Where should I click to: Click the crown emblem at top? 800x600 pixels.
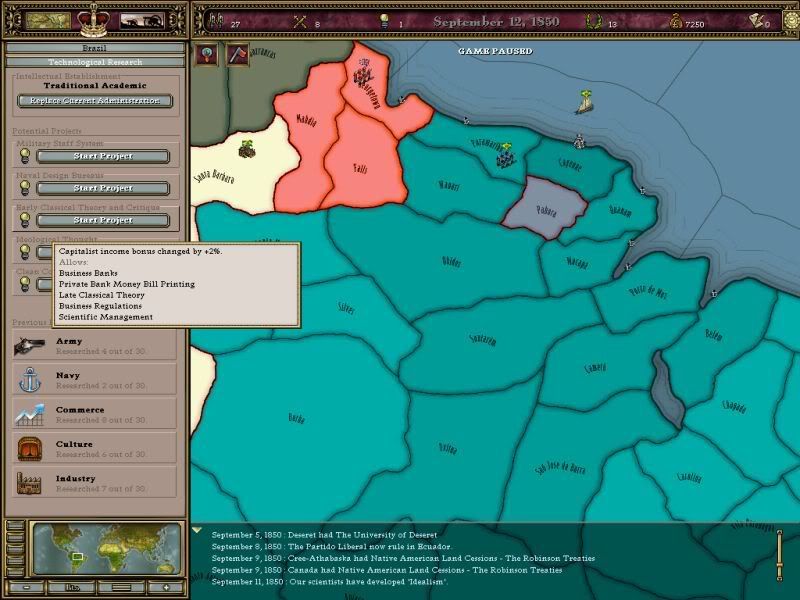(x=93, y=17)
